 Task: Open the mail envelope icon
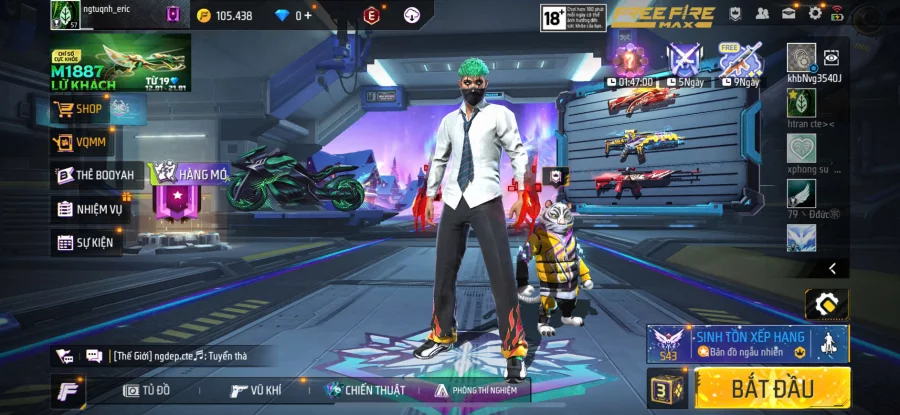[x=788, y=13]
